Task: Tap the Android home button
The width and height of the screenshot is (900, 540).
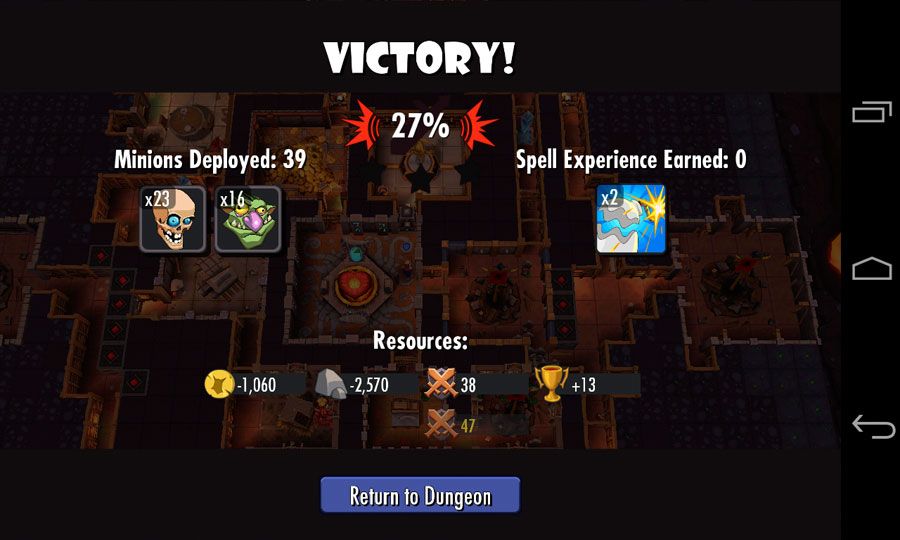Action: pyautogui.click(x=871, y=268)
